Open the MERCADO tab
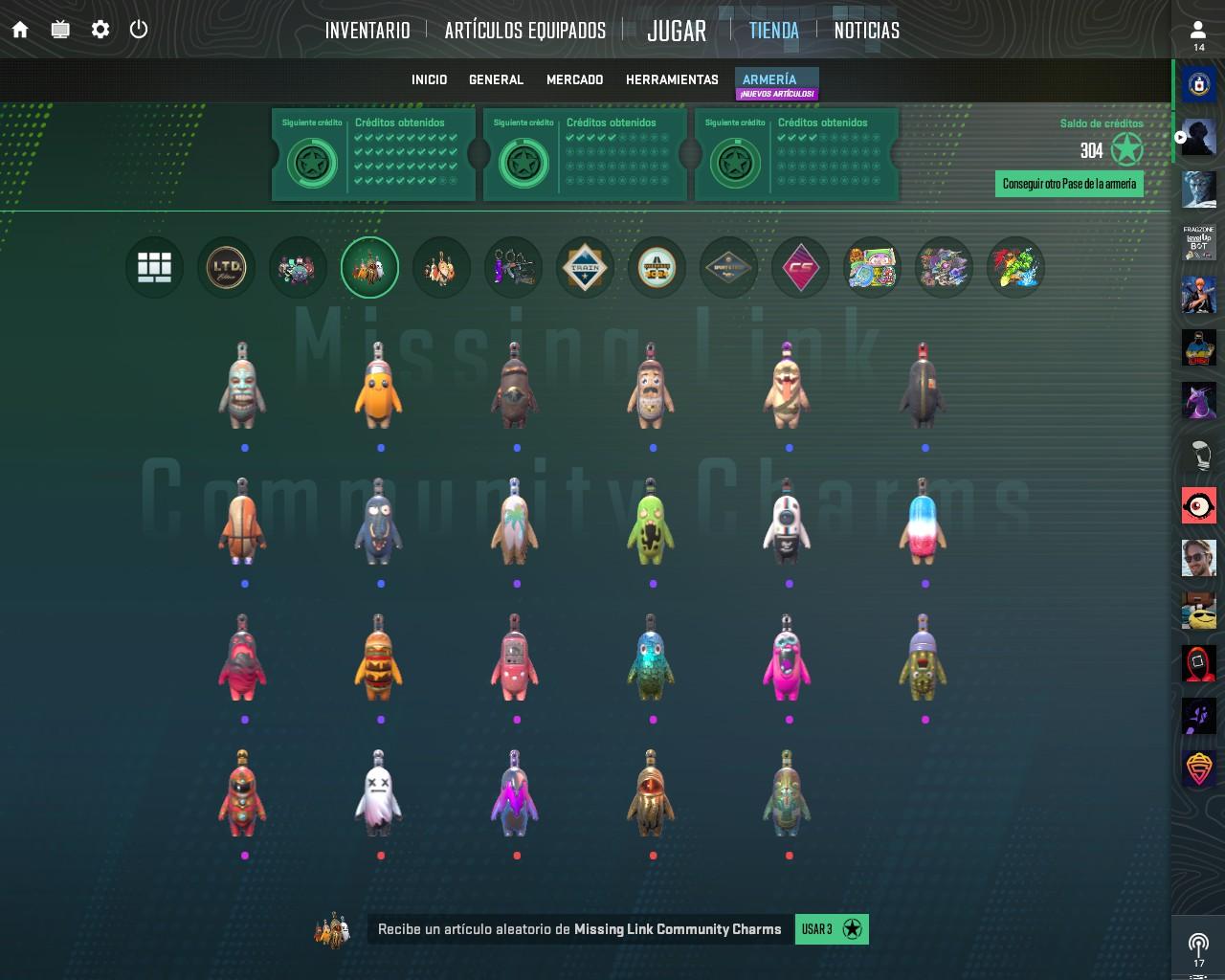 575,79
